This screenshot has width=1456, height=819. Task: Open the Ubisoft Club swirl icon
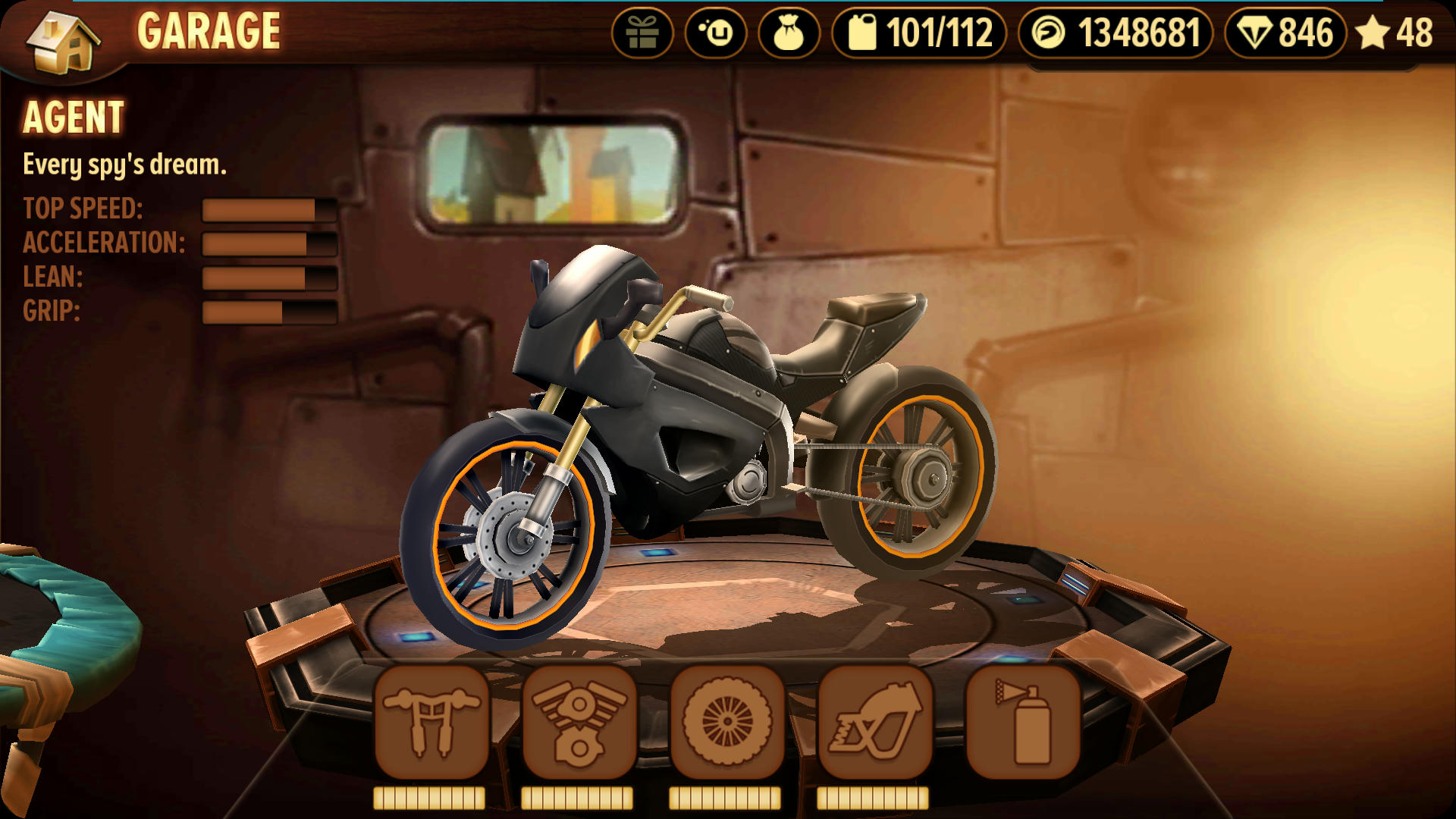click(x=716, y=33)
